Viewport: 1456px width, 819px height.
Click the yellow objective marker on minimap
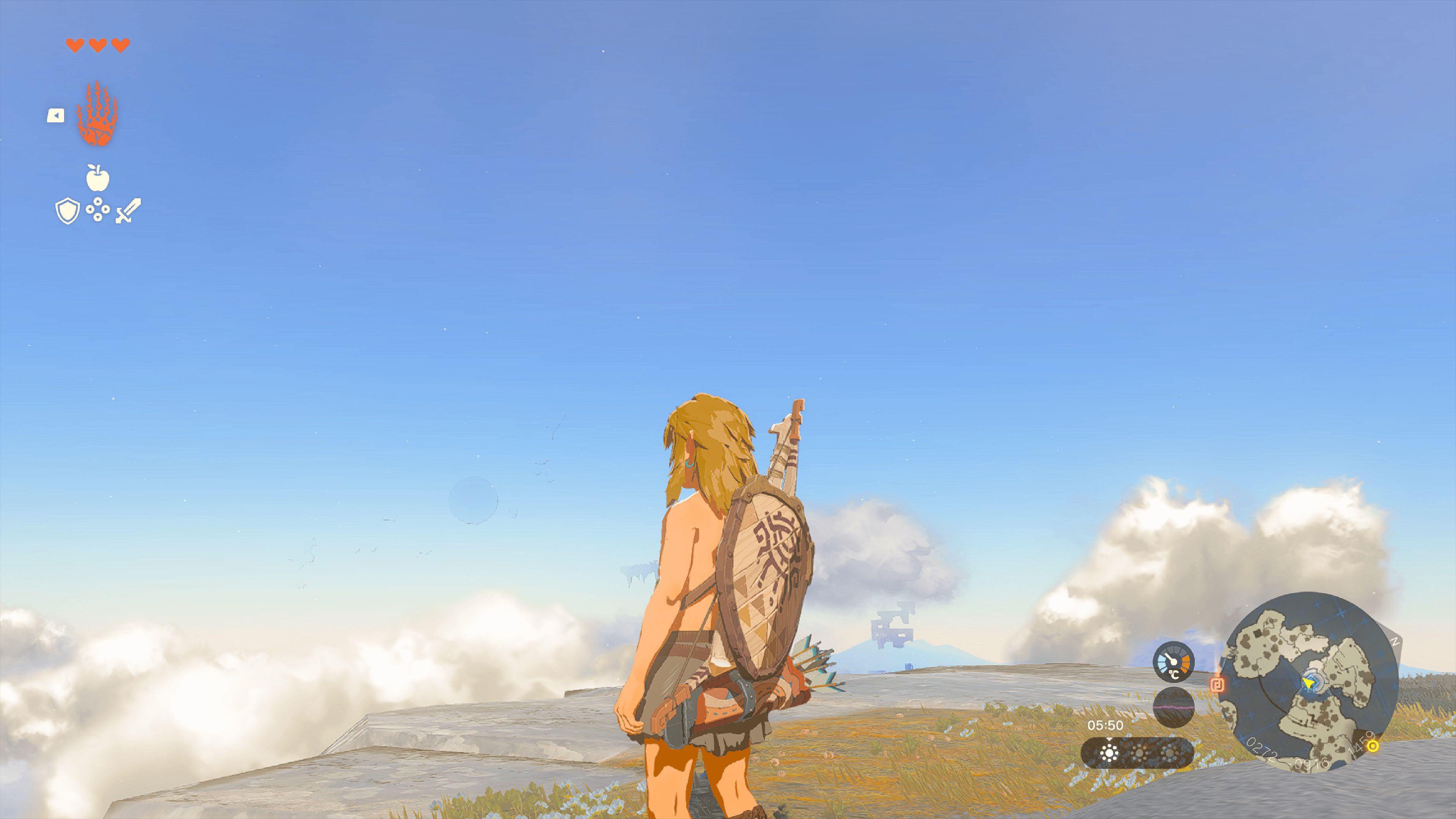(x=1373, y=746)
